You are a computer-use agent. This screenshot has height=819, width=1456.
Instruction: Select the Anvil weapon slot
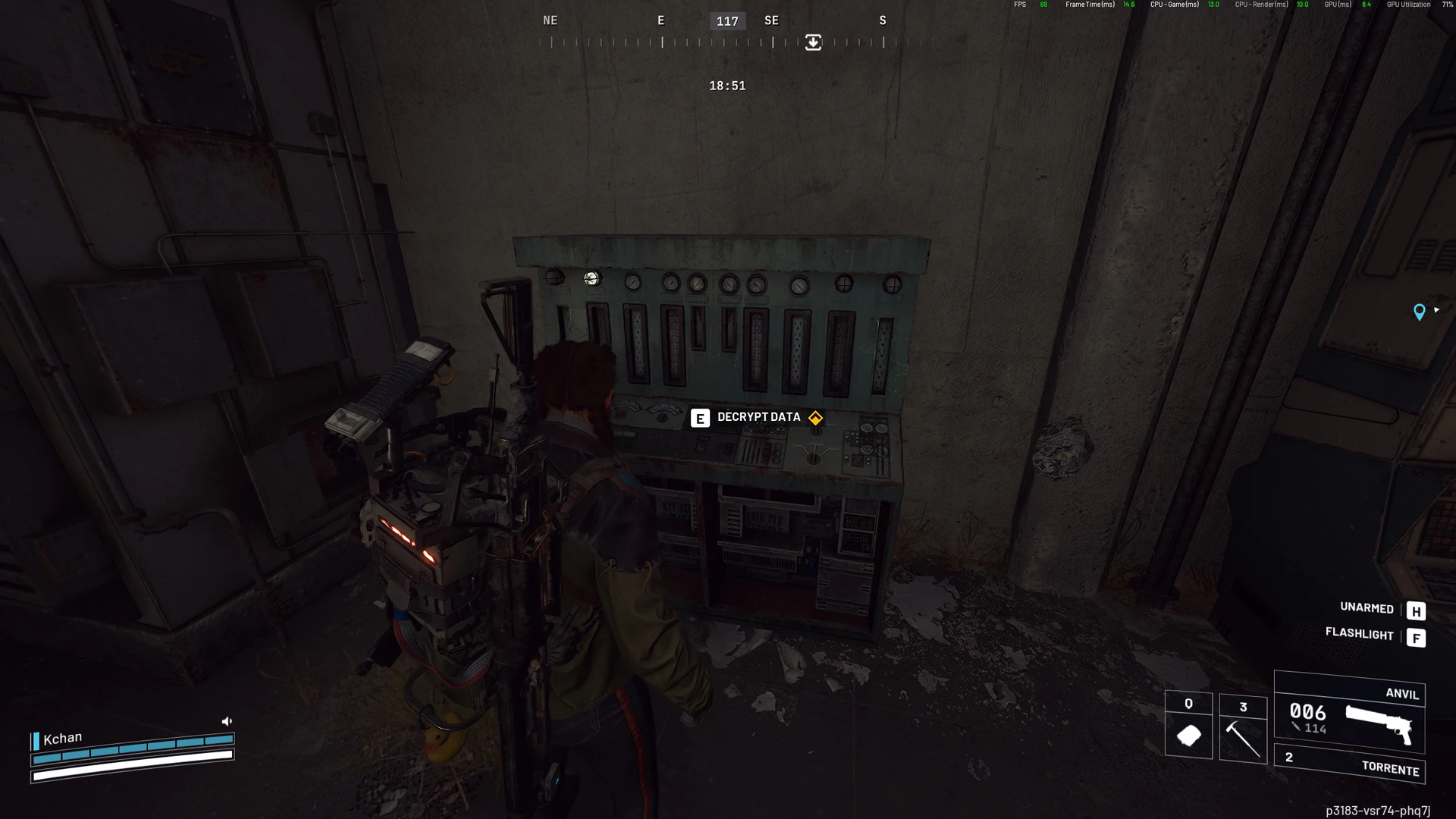[1349, 714]
